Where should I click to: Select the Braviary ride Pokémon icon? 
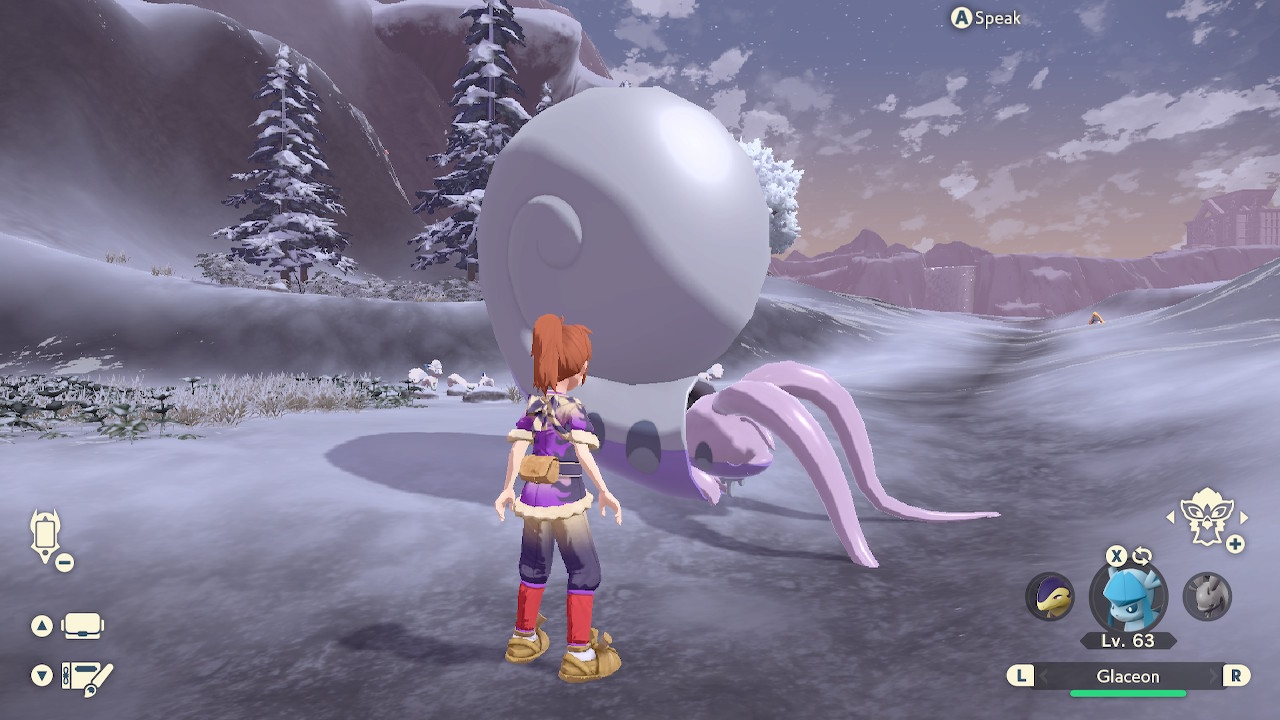[x=1205, y=517]
